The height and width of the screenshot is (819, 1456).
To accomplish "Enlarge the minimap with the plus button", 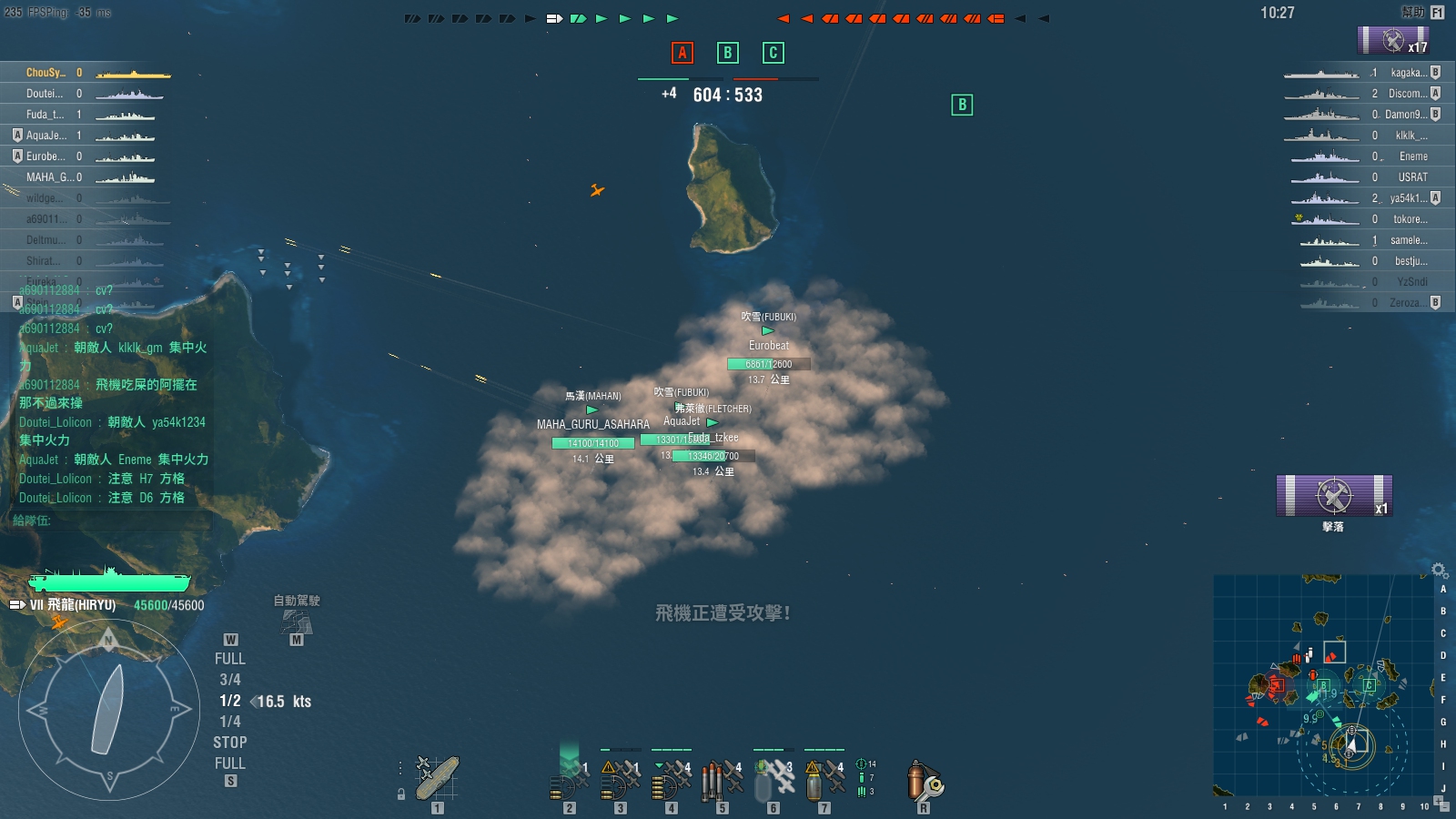I will [1439, 802].
